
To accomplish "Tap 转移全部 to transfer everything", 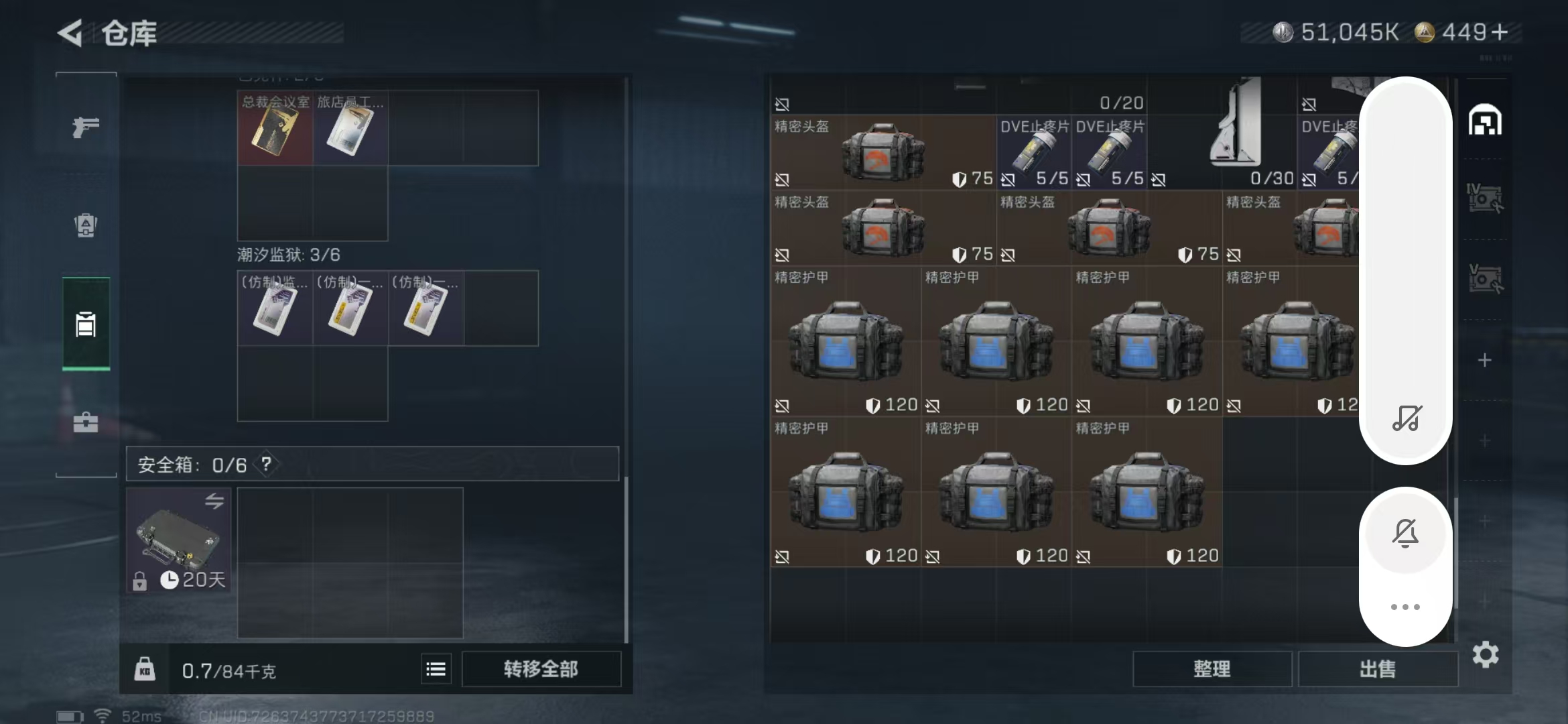I will [541, 669].
